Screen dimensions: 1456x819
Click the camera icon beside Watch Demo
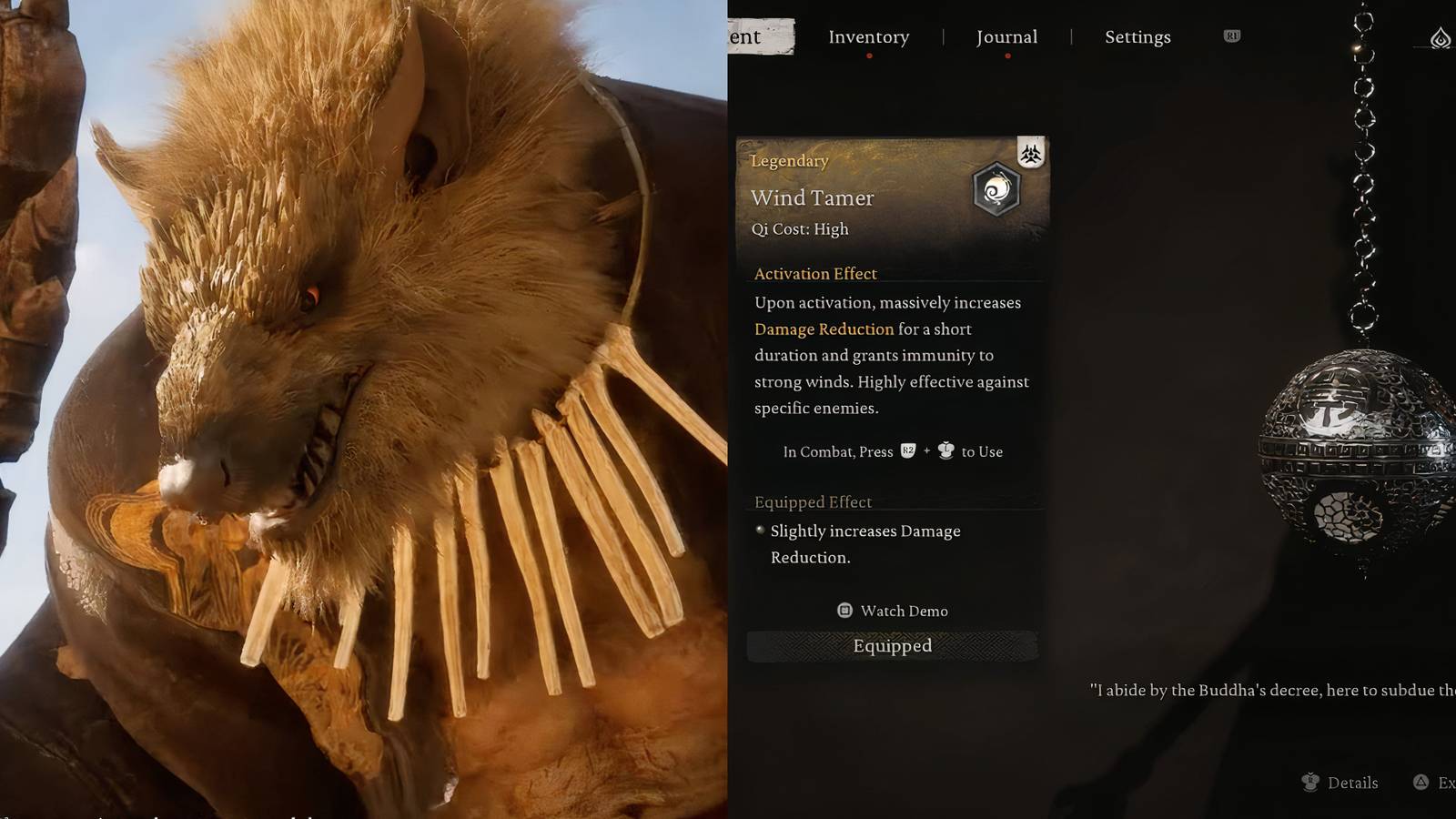(x=844, y=611)
